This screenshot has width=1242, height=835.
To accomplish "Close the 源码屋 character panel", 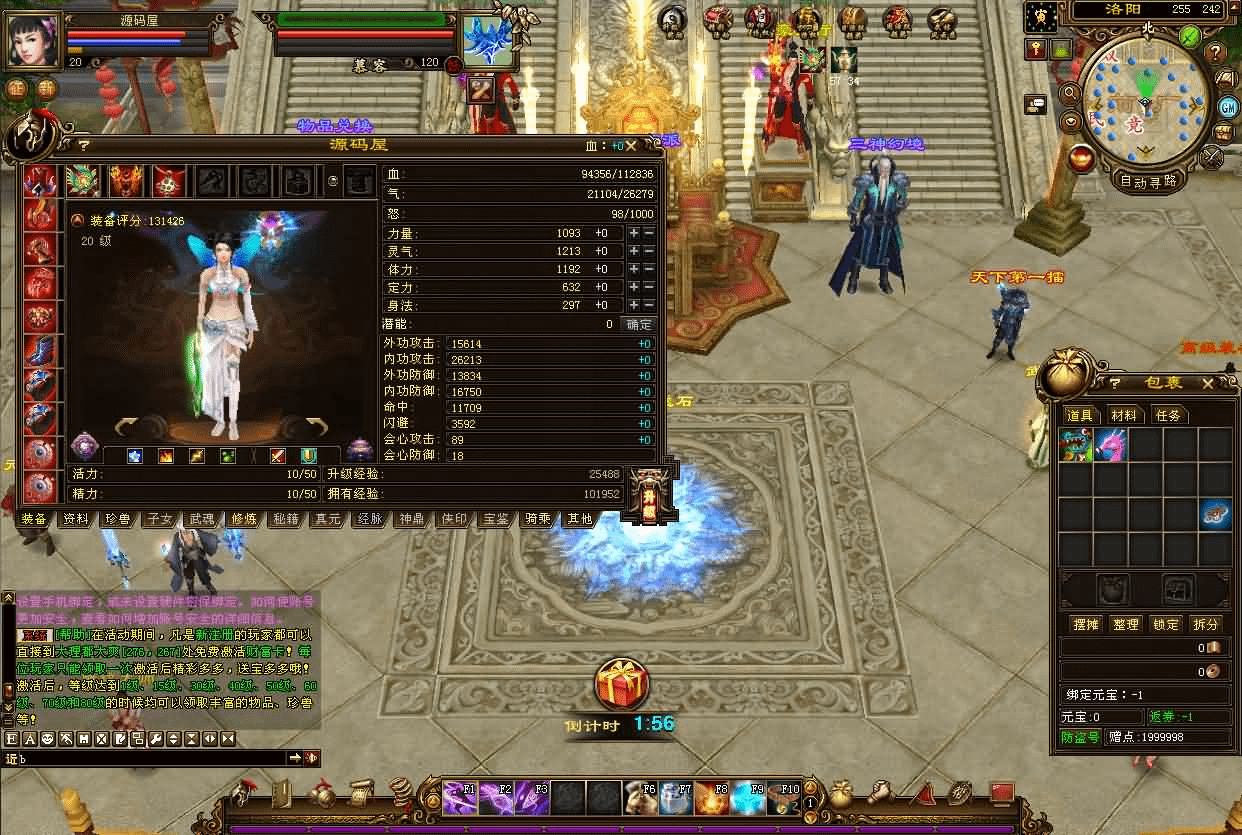I will [x=657, y=145].
